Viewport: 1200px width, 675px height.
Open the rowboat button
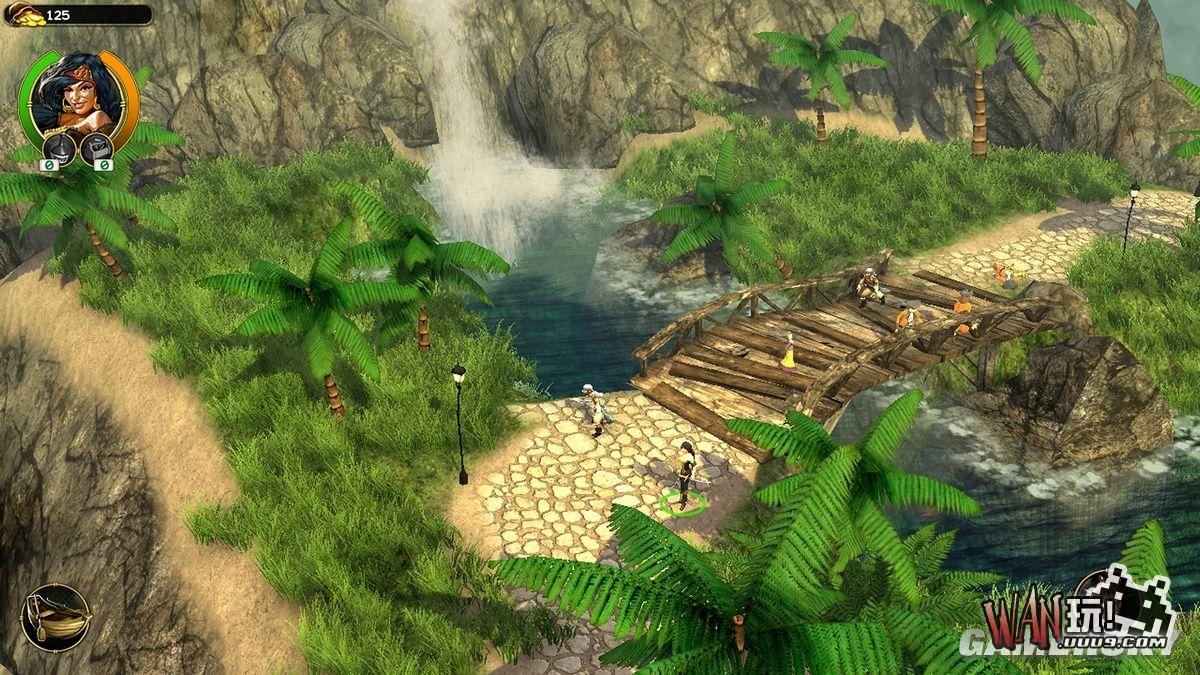pyautogui.click(x=56, y=617)
